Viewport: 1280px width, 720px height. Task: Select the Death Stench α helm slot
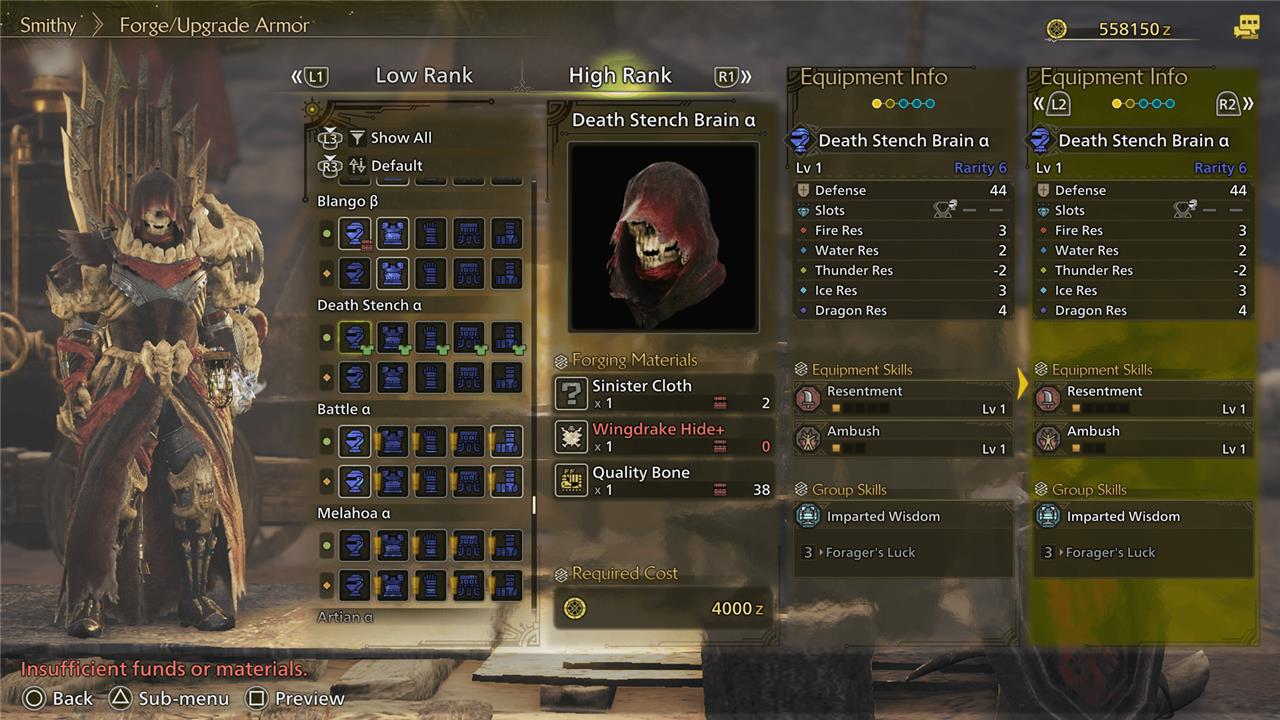click(x=354, y=337)
